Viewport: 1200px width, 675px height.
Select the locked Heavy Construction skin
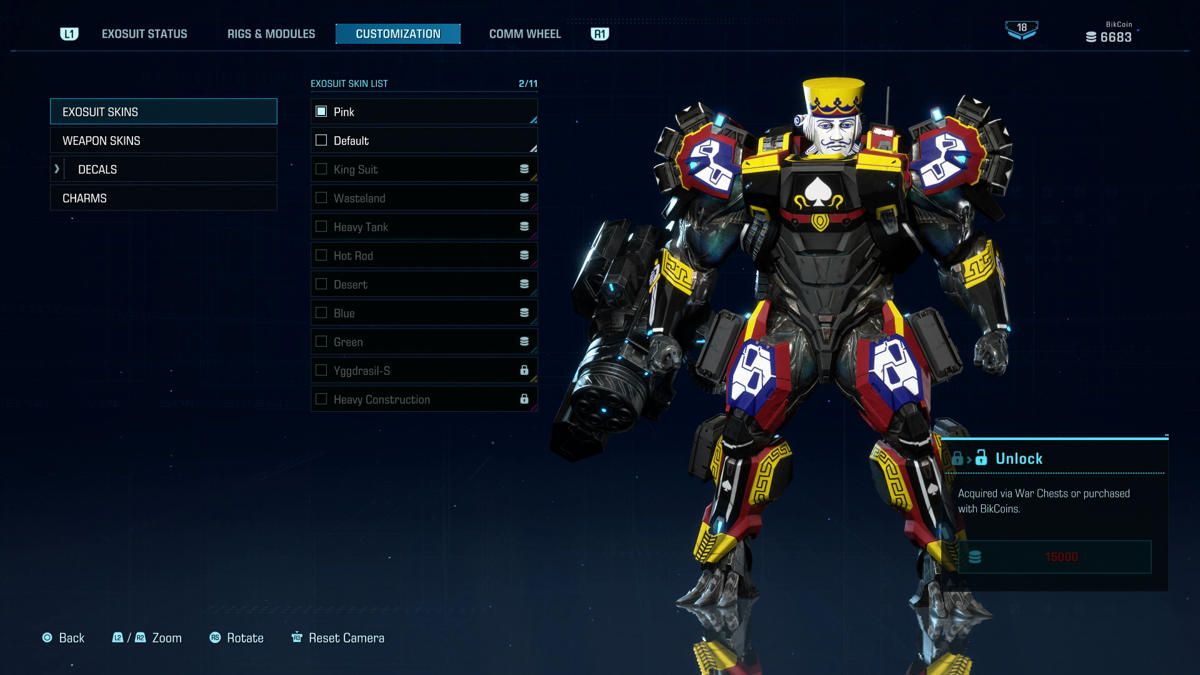(424, 399)
